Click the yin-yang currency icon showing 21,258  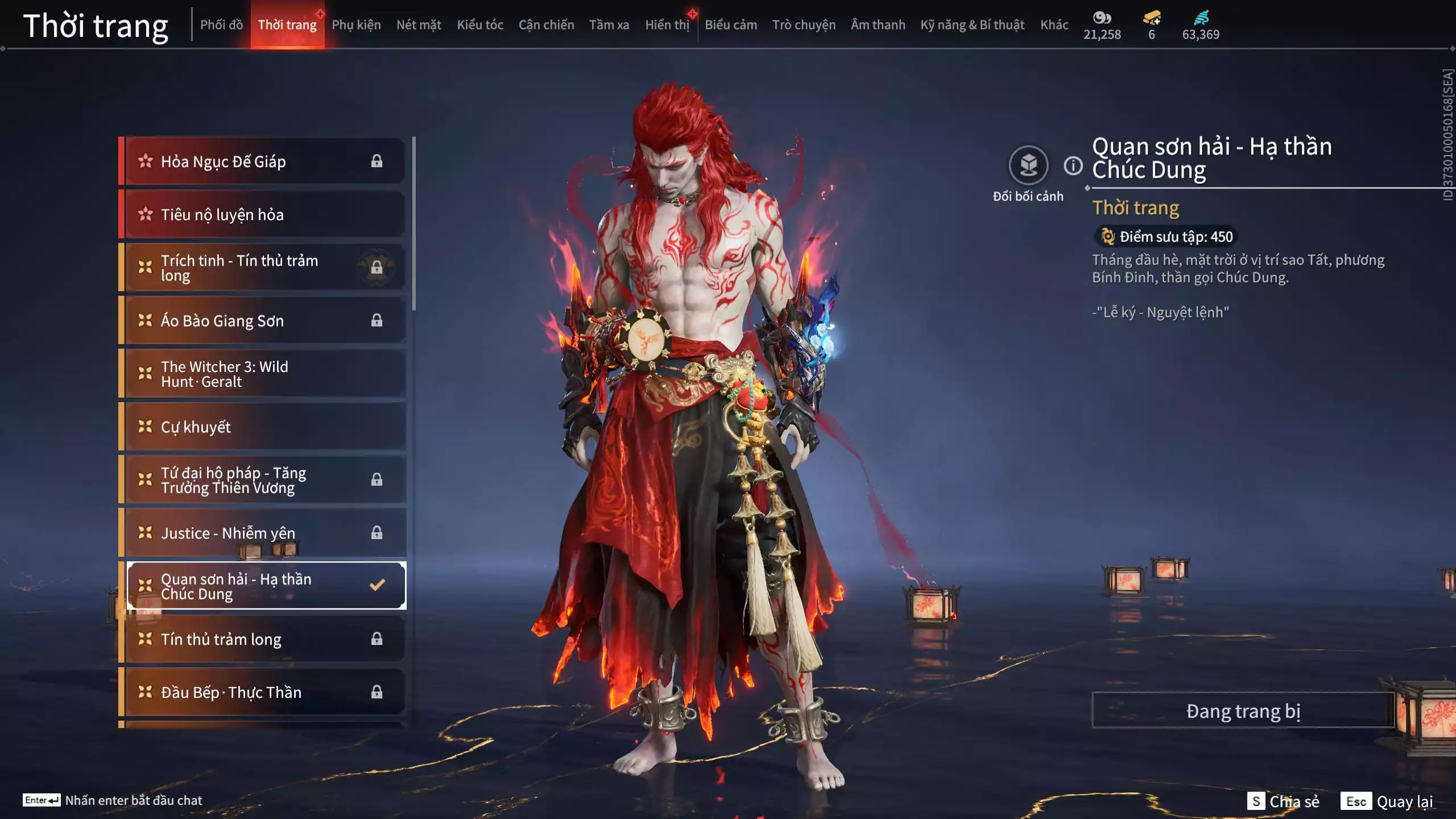tap(1102, 18)
